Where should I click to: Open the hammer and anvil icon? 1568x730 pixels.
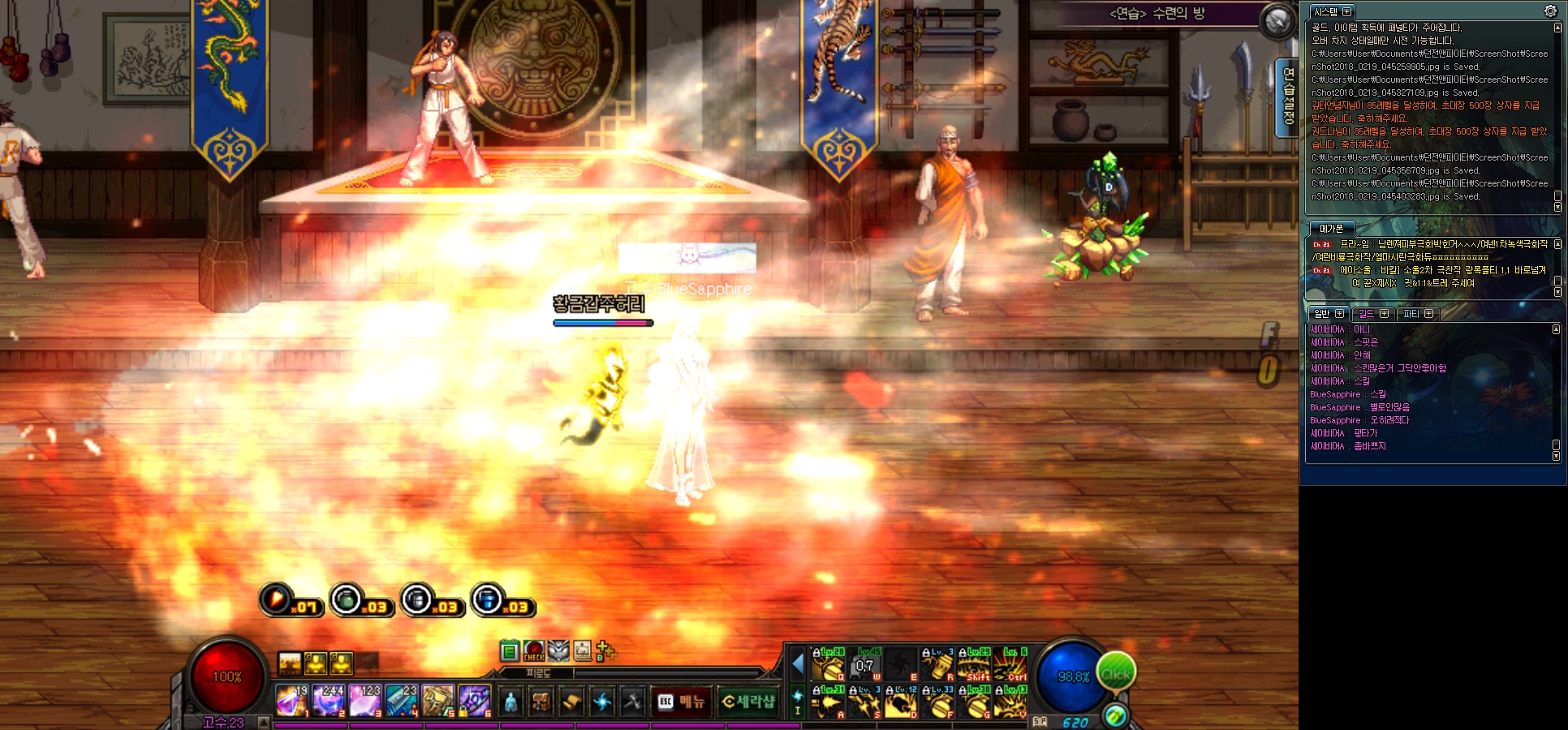pyautogui.click(x=632, y=702)
